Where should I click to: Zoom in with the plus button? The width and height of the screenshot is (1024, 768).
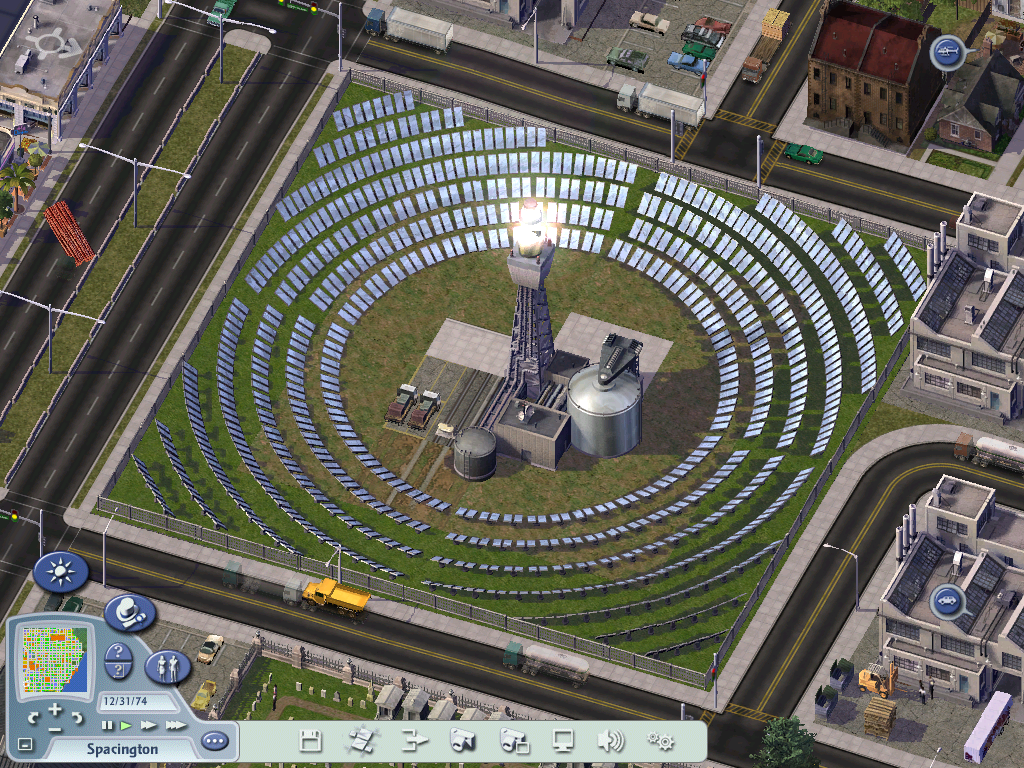[56, 709]
